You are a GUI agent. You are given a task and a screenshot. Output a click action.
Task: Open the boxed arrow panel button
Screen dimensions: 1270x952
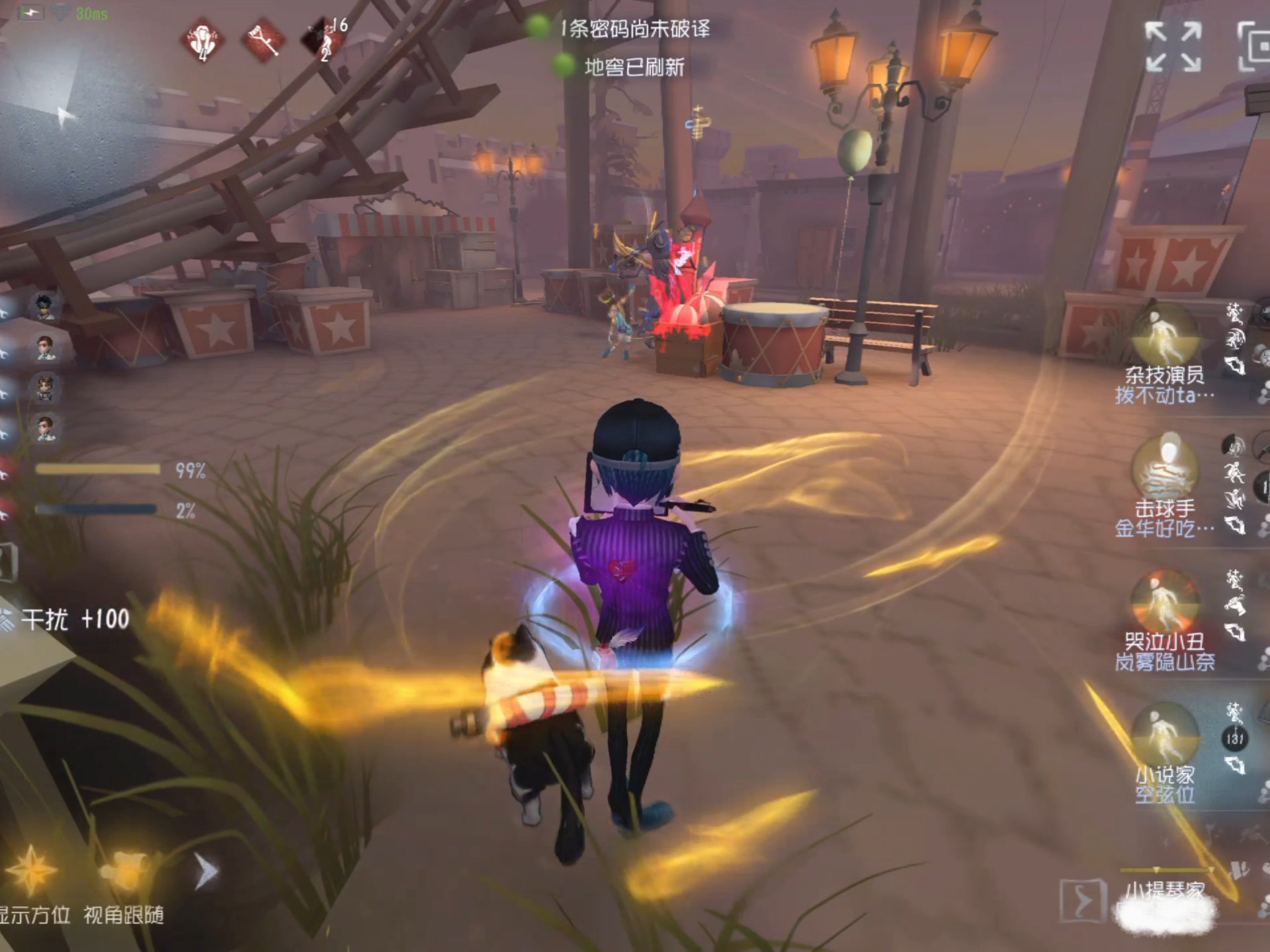(1082, 899)
